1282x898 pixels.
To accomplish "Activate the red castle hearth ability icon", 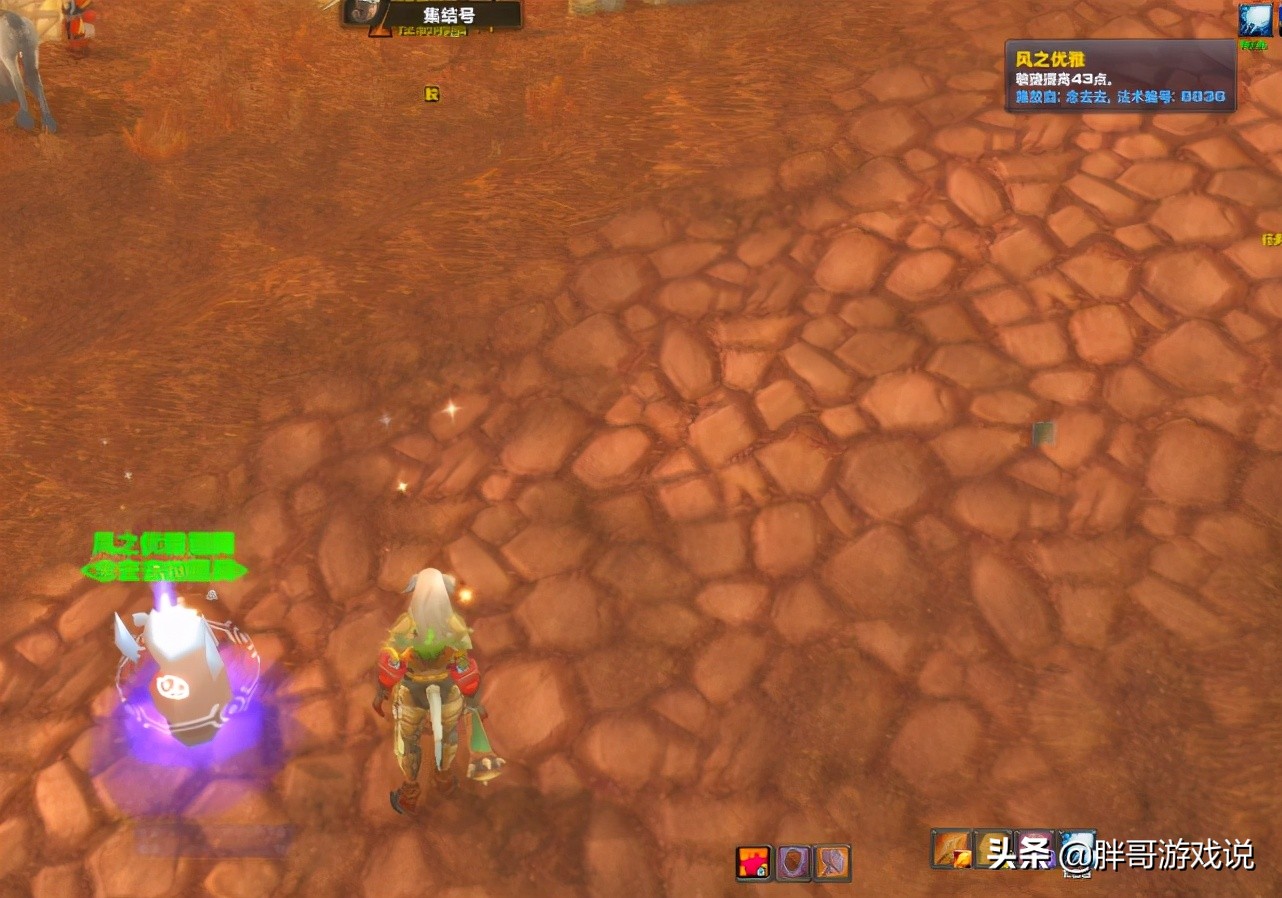I will pos(754,862).
